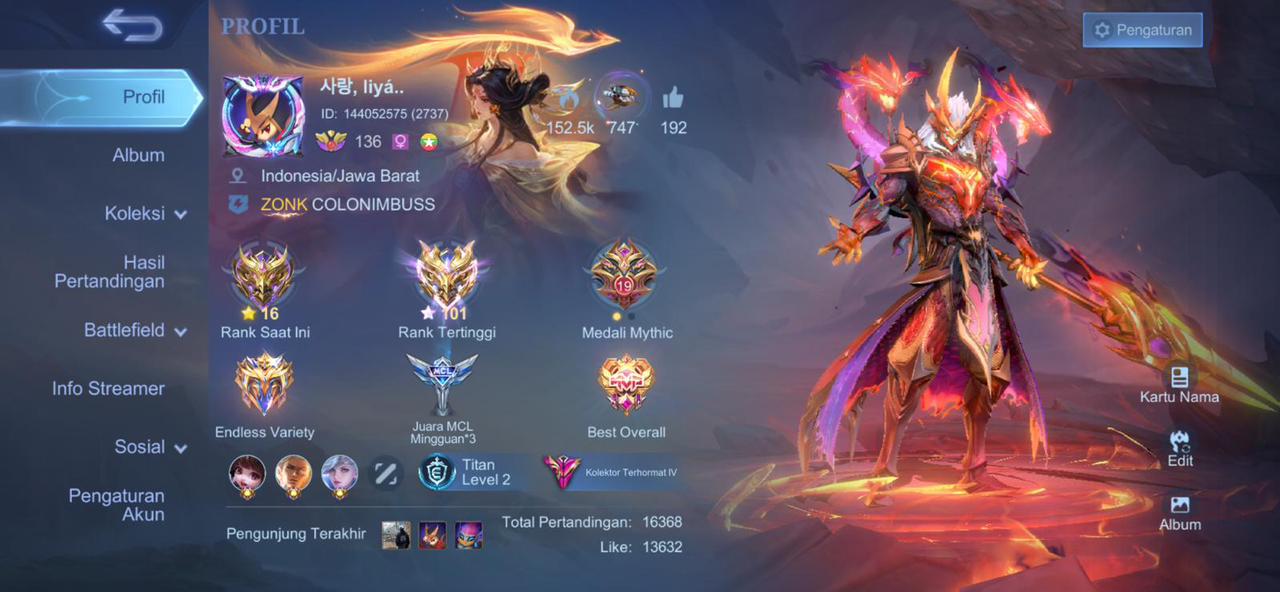This screenshot has height=592, width=1280.
Task: Switch to the Album tab
Action: pyautogui.click(x=138, y=155)
